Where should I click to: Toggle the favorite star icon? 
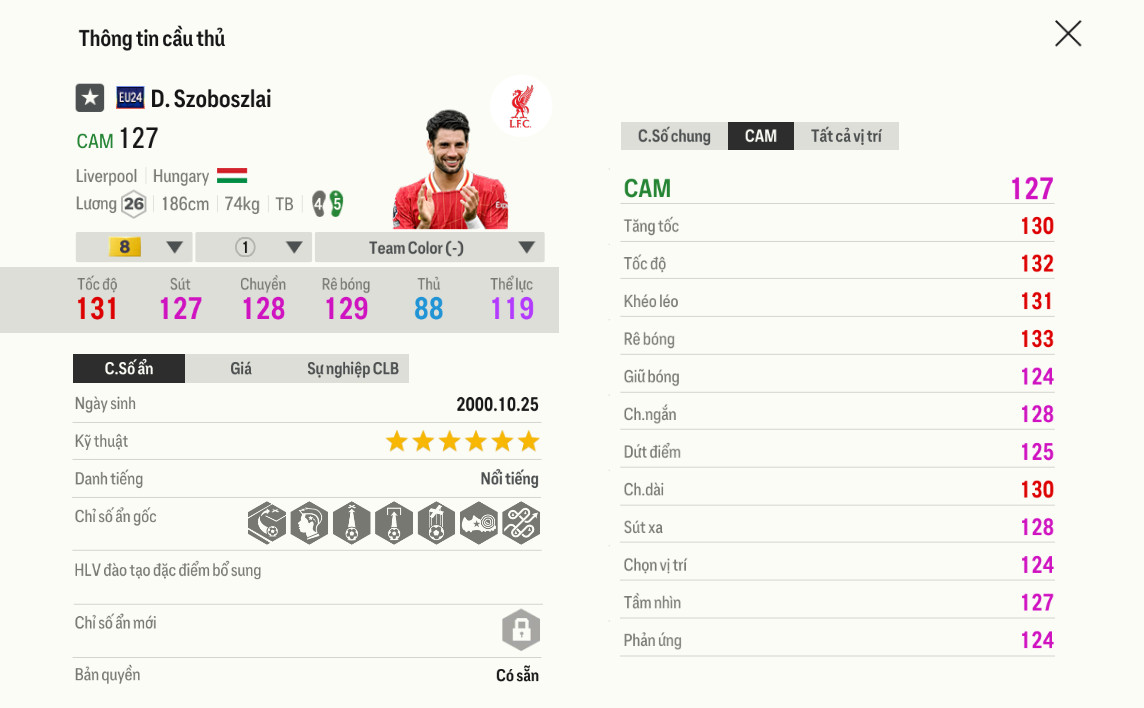(90, 98)
